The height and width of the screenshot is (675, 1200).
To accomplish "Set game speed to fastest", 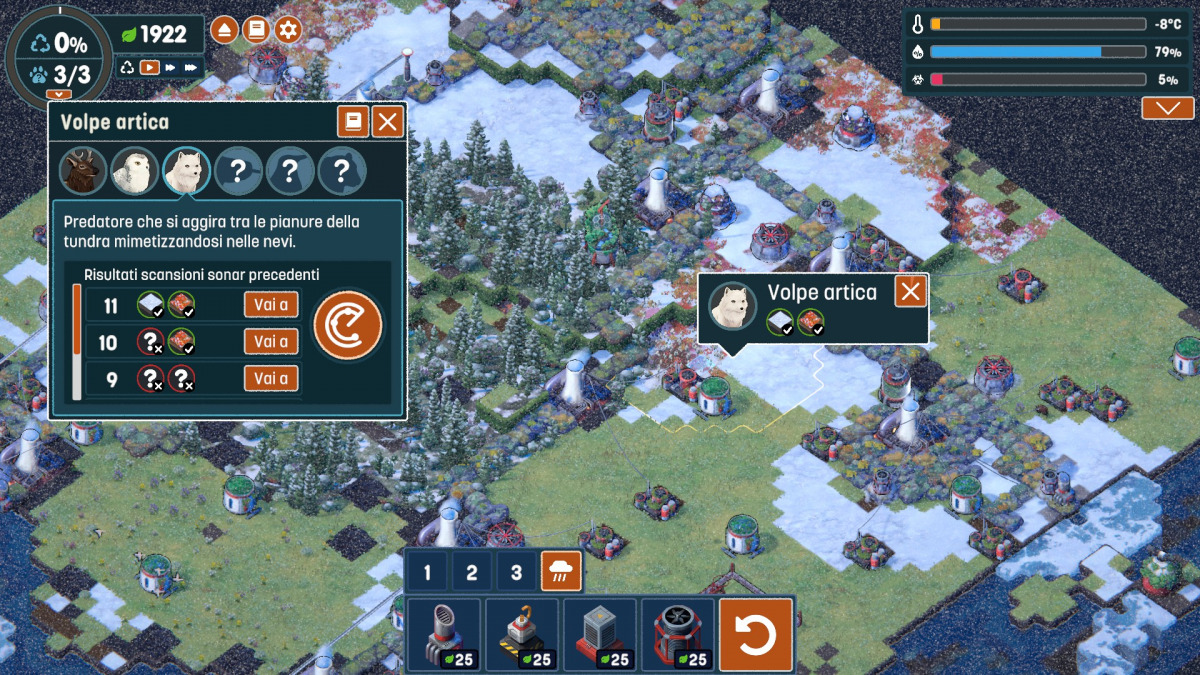I will point(192,68).
